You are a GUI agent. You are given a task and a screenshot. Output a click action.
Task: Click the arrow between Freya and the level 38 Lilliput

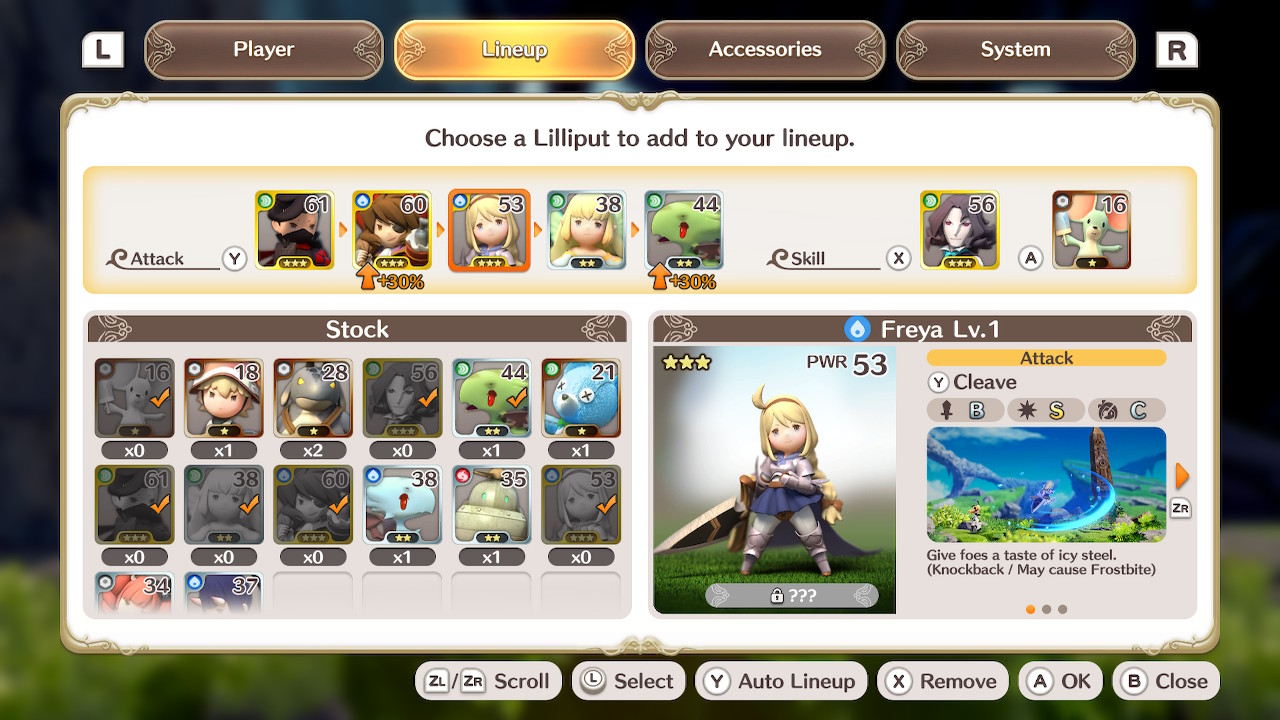point(537,230)
